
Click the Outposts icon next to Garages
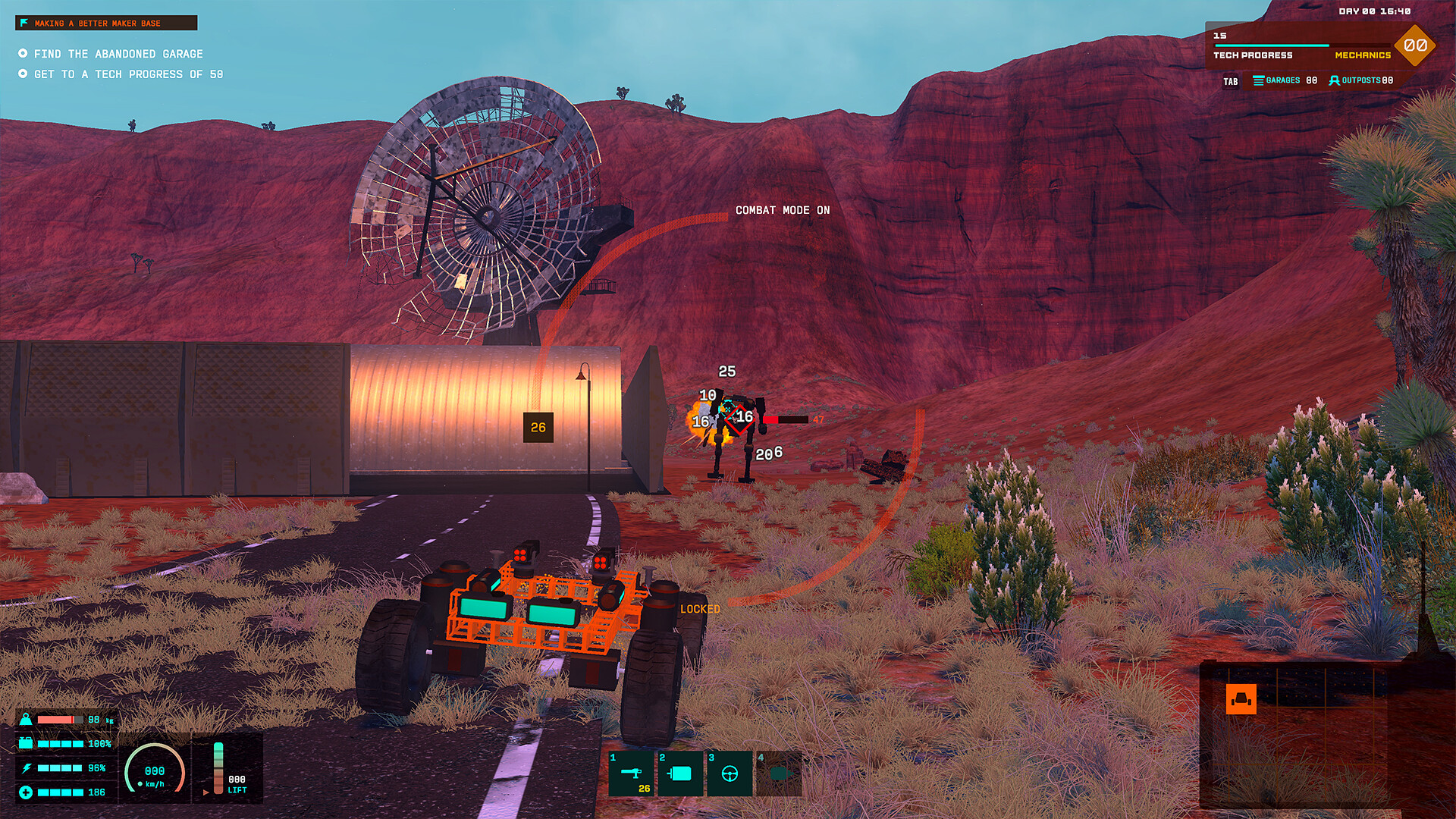(1335, 80)
